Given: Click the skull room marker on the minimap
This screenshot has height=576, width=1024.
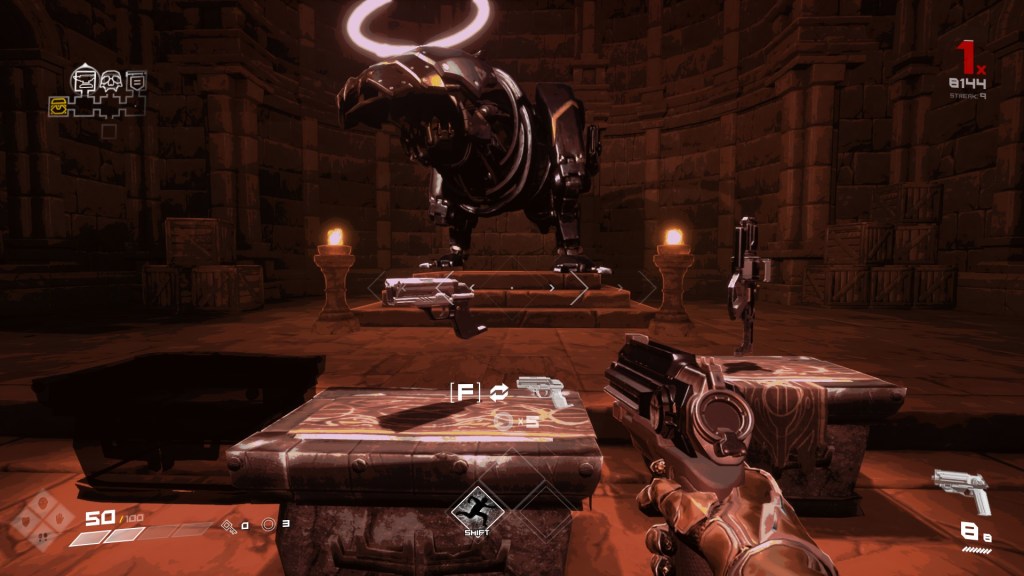Looking at the screenshot, I should [110, 79].
